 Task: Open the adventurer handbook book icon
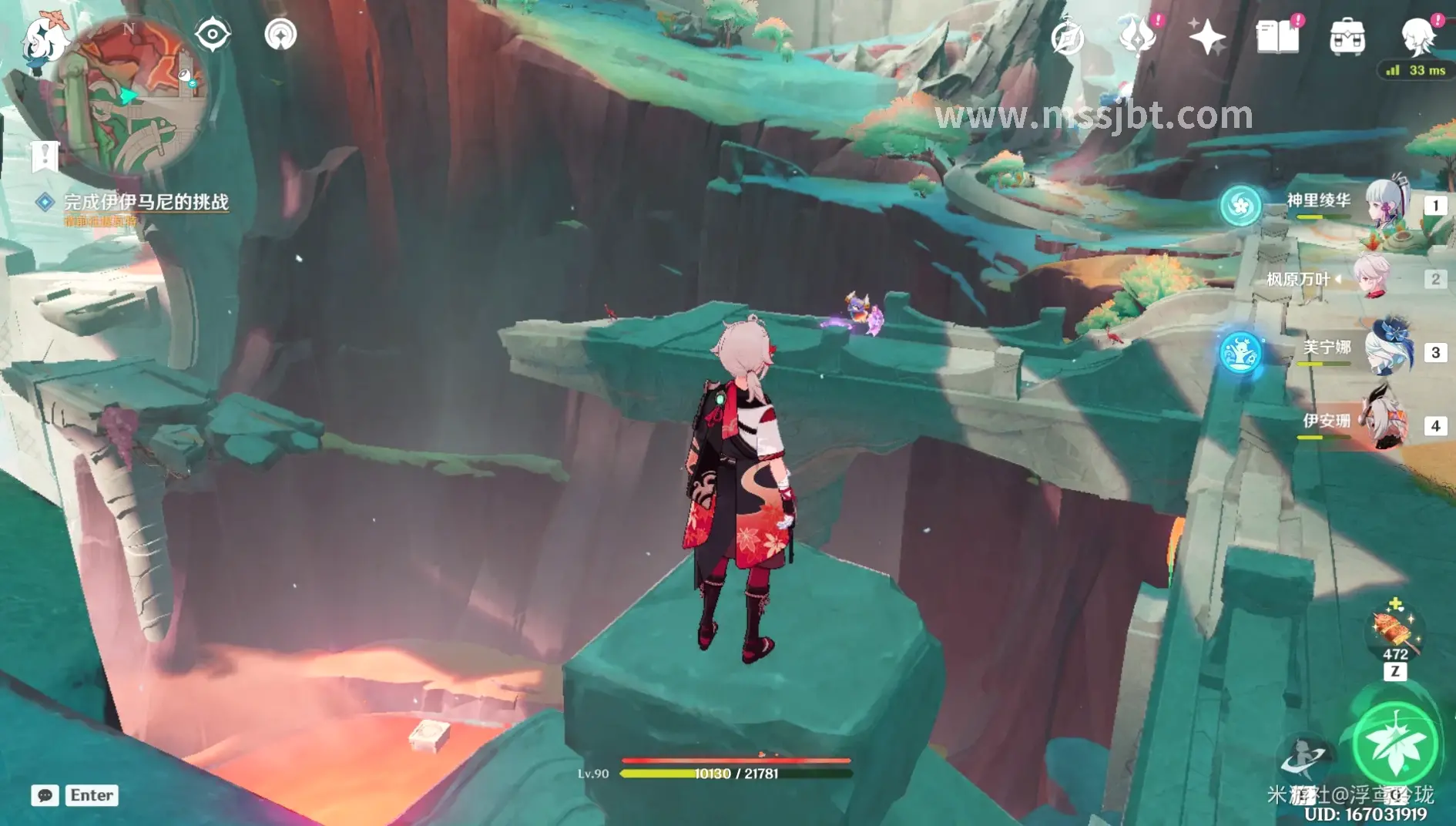[1277, 36]
